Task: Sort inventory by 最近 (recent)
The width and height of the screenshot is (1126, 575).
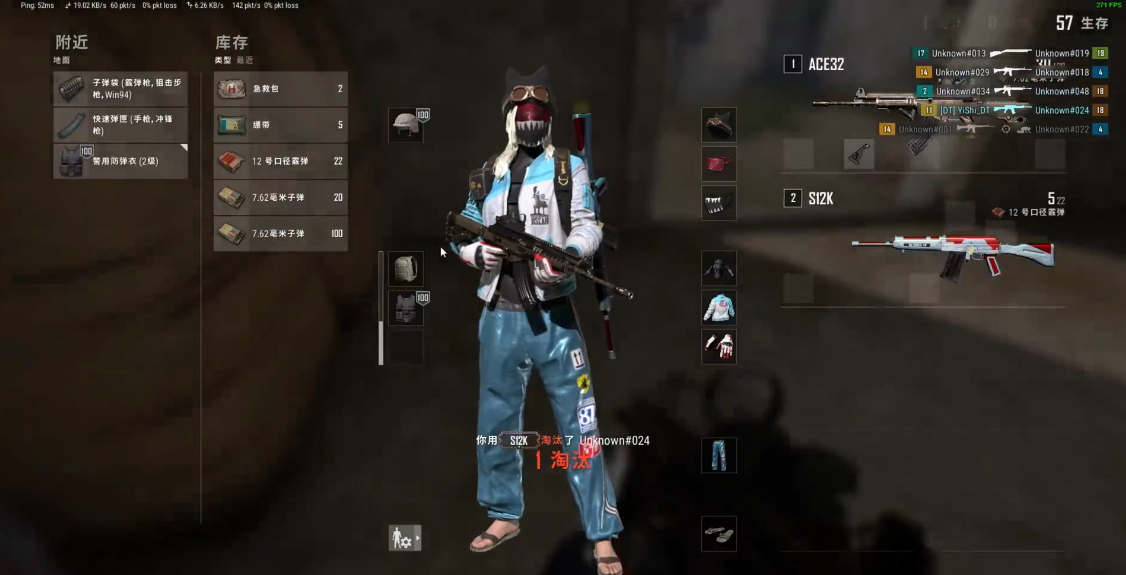Action: point(244,61)
